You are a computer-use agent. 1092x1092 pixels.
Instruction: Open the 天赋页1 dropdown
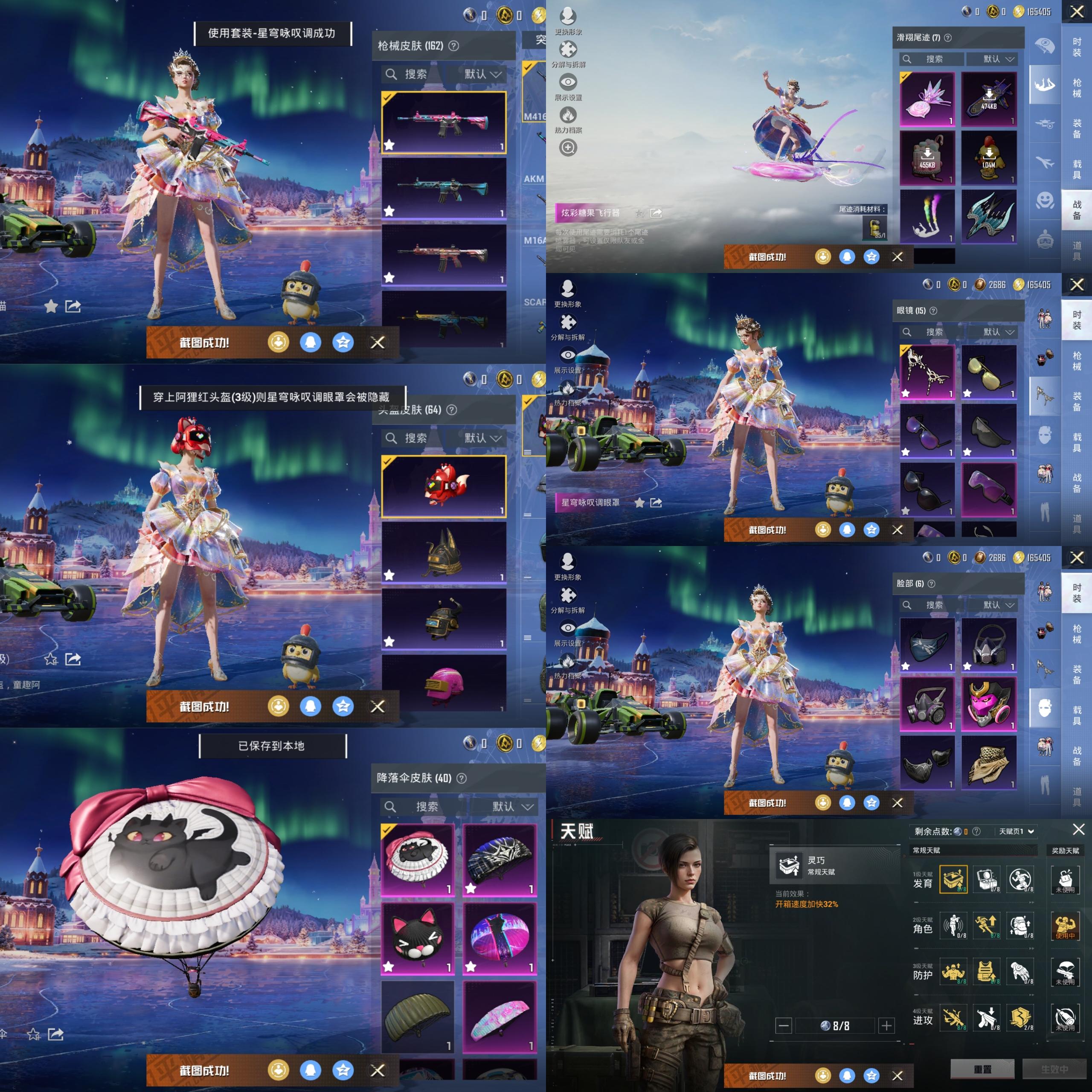point(1016,831)
